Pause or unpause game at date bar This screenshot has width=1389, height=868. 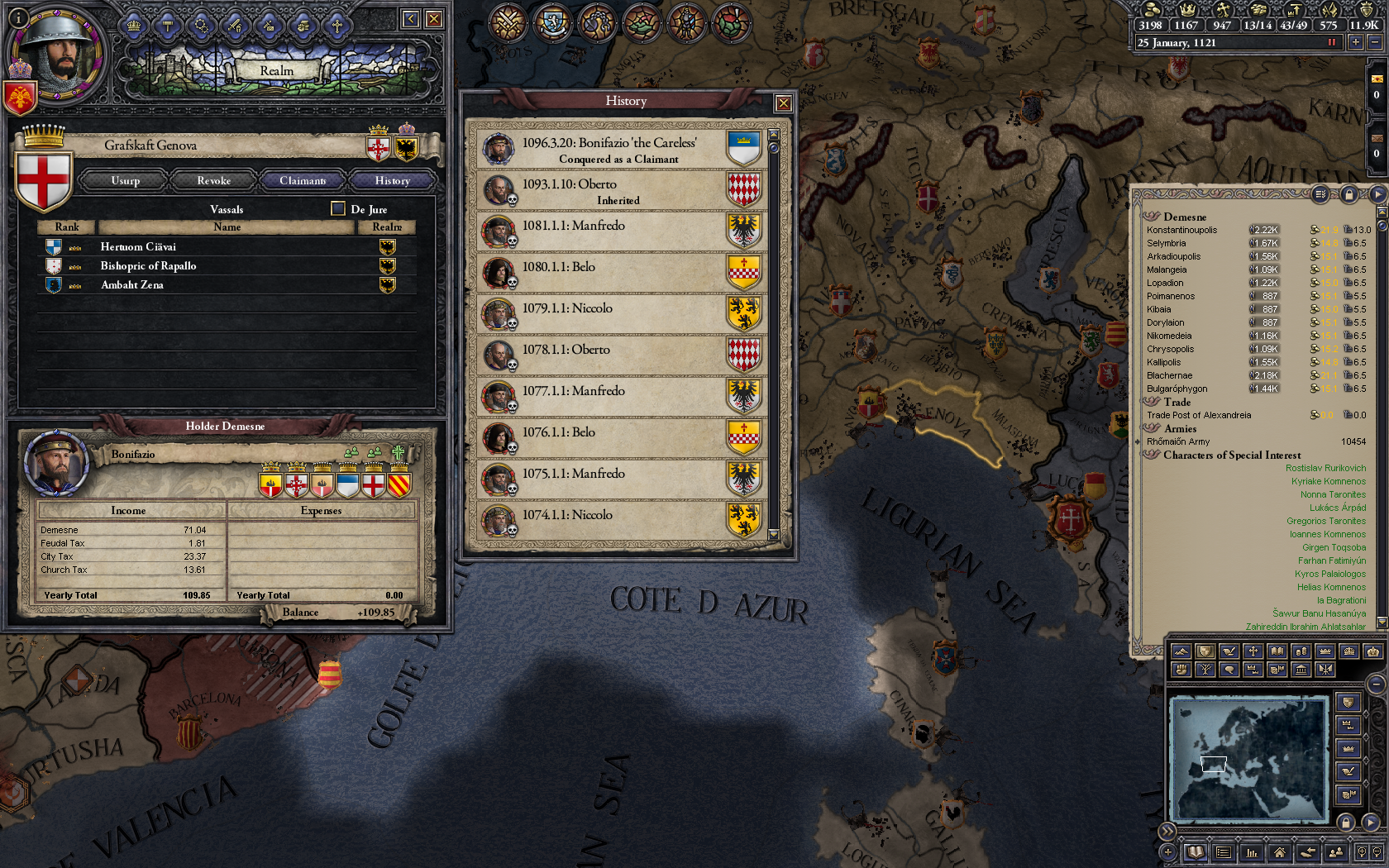point(1331,42)
